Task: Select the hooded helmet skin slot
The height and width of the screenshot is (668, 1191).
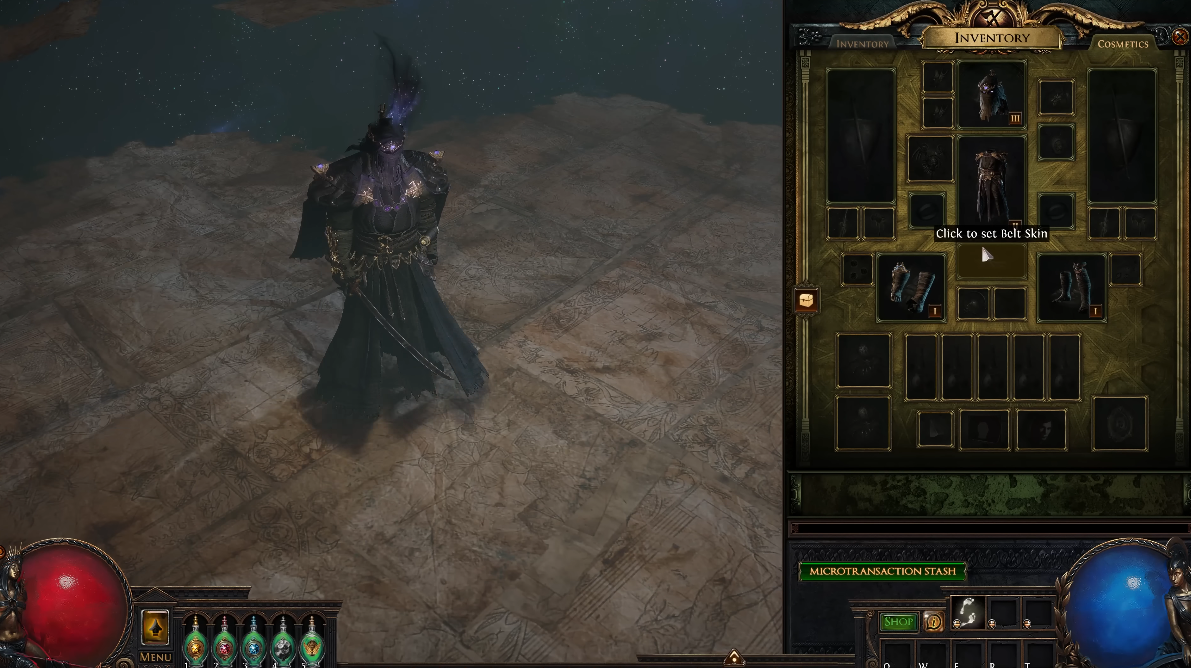Action: click(991, 94)
